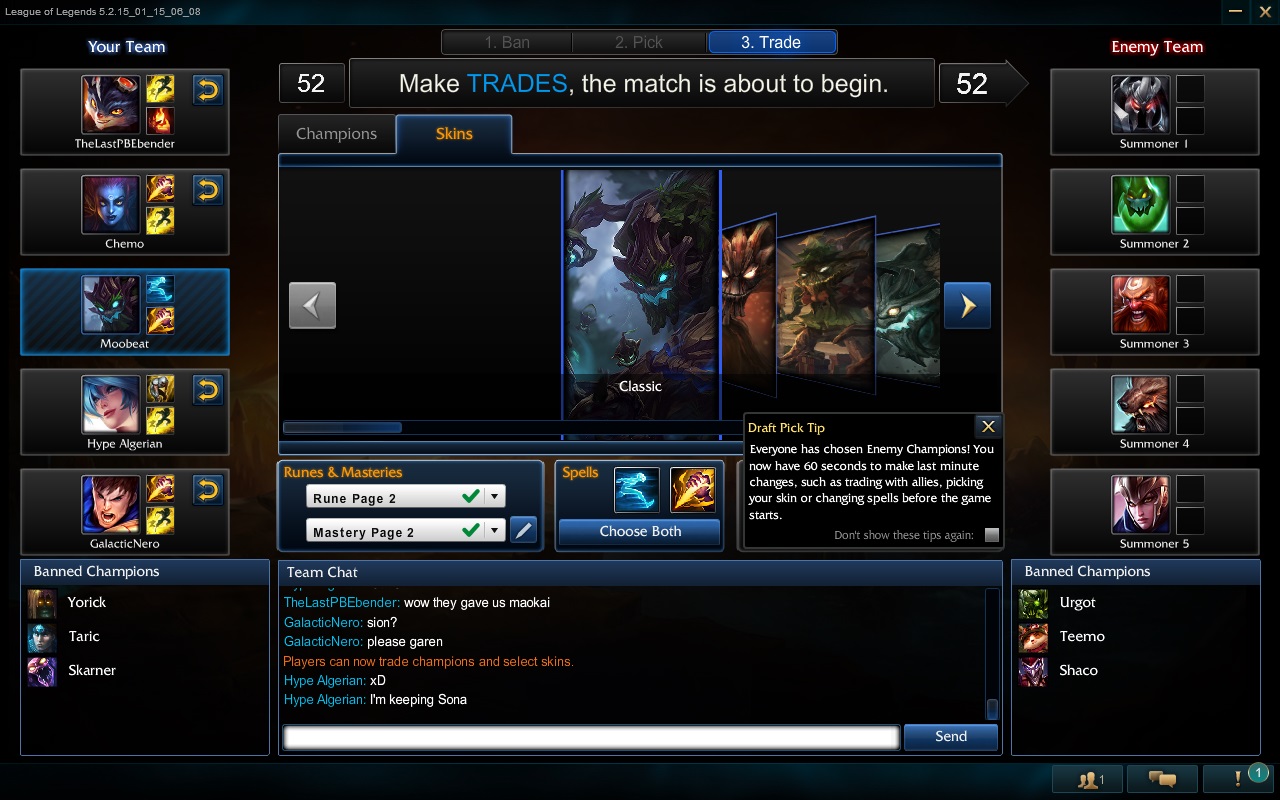This screenshot has height=800, width=1280.
Task: Confirm Rune Page 2 checkmark
Action: point(471,495)
